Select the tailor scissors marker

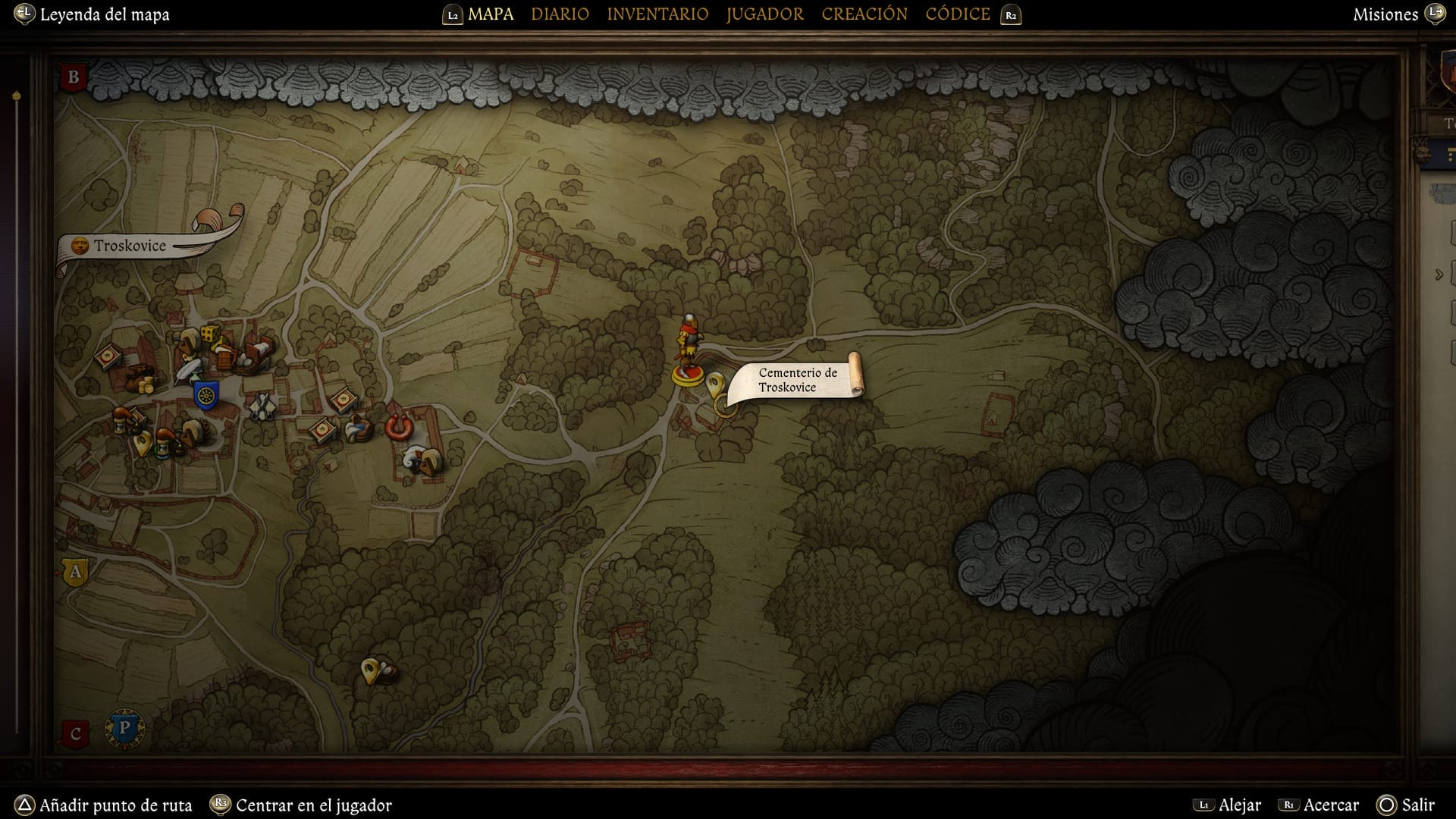(262, 406)
